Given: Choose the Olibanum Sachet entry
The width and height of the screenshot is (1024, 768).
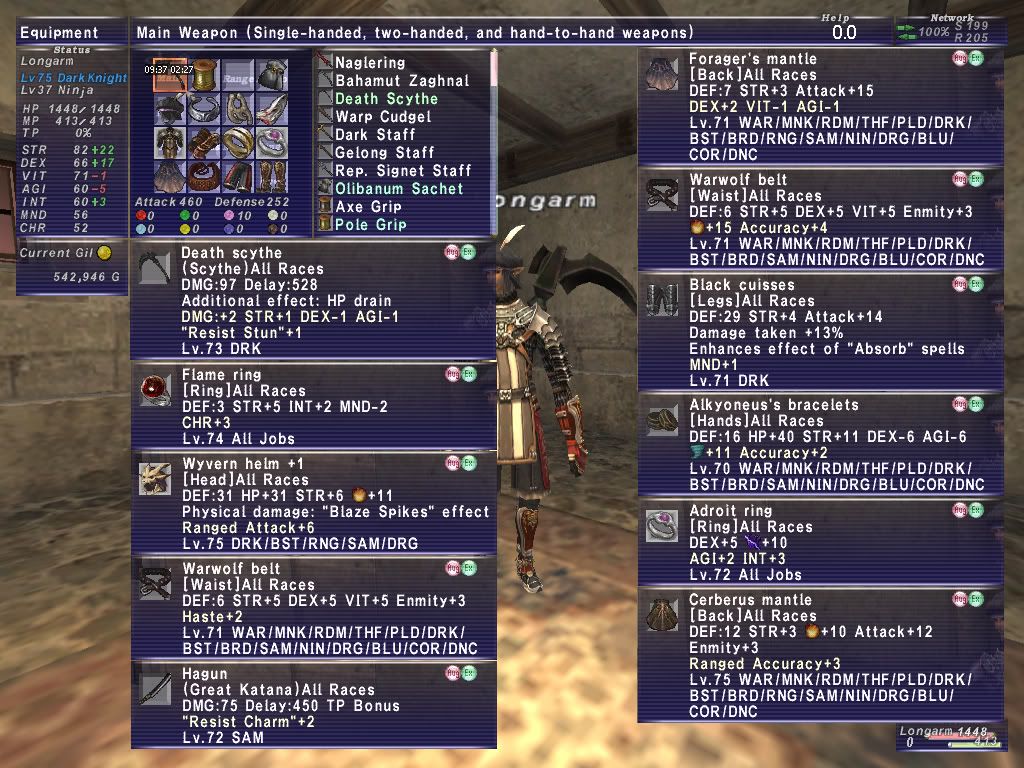Looking at the screenshot, I should click(x=399, y=188).
